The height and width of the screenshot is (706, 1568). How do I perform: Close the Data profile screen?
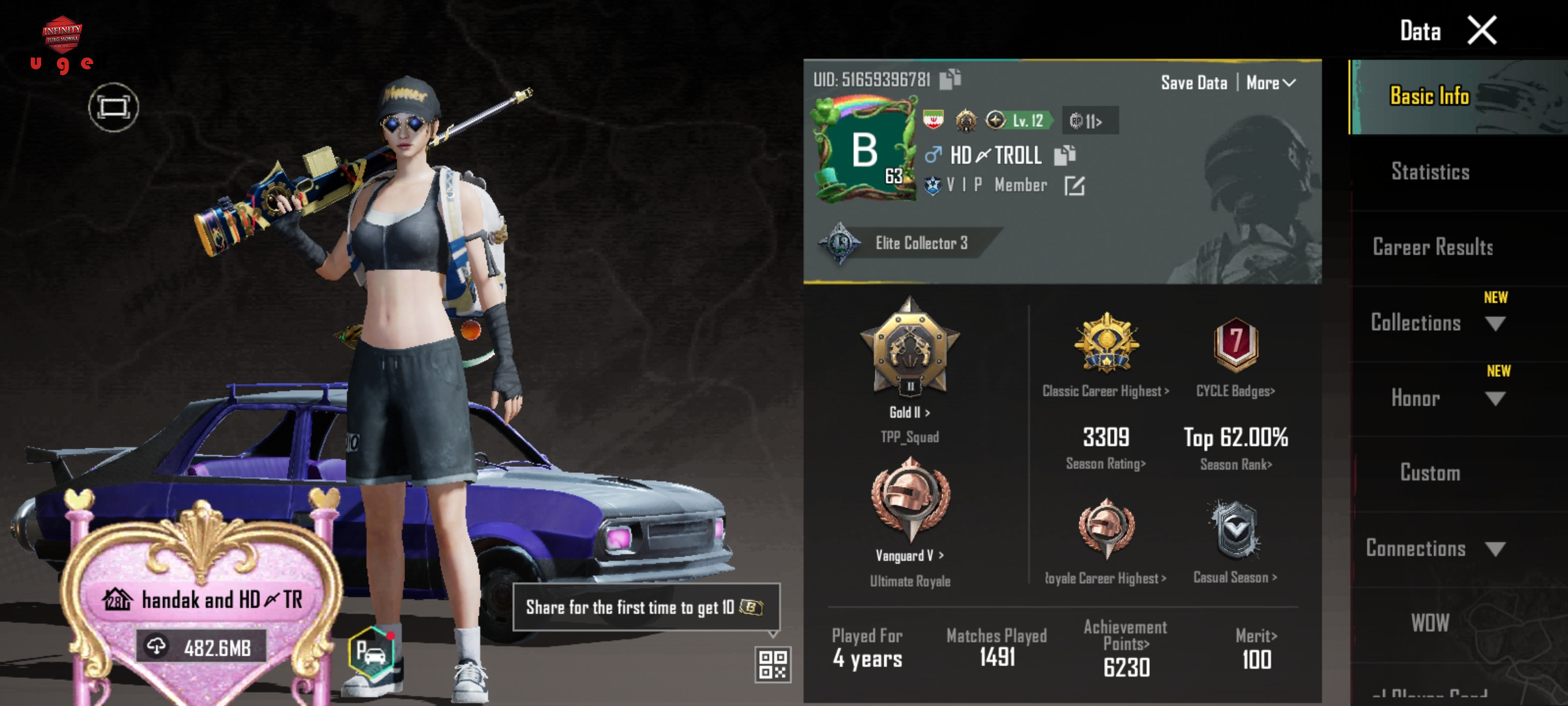tap(1482, 31)
